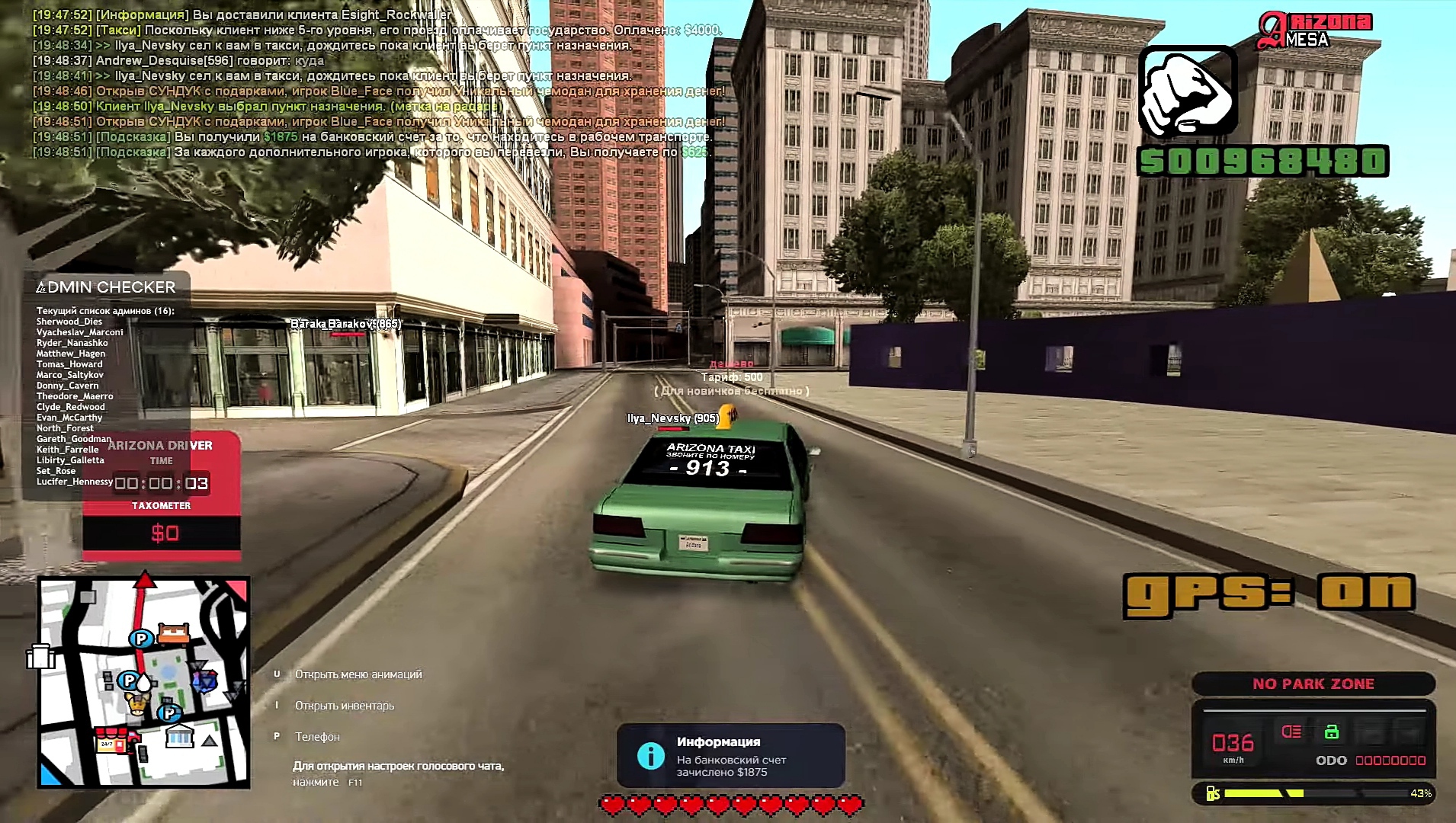Select the bank building marker on minimap
This screenshot has height=823, width=1456.
[x=180, y=736]
